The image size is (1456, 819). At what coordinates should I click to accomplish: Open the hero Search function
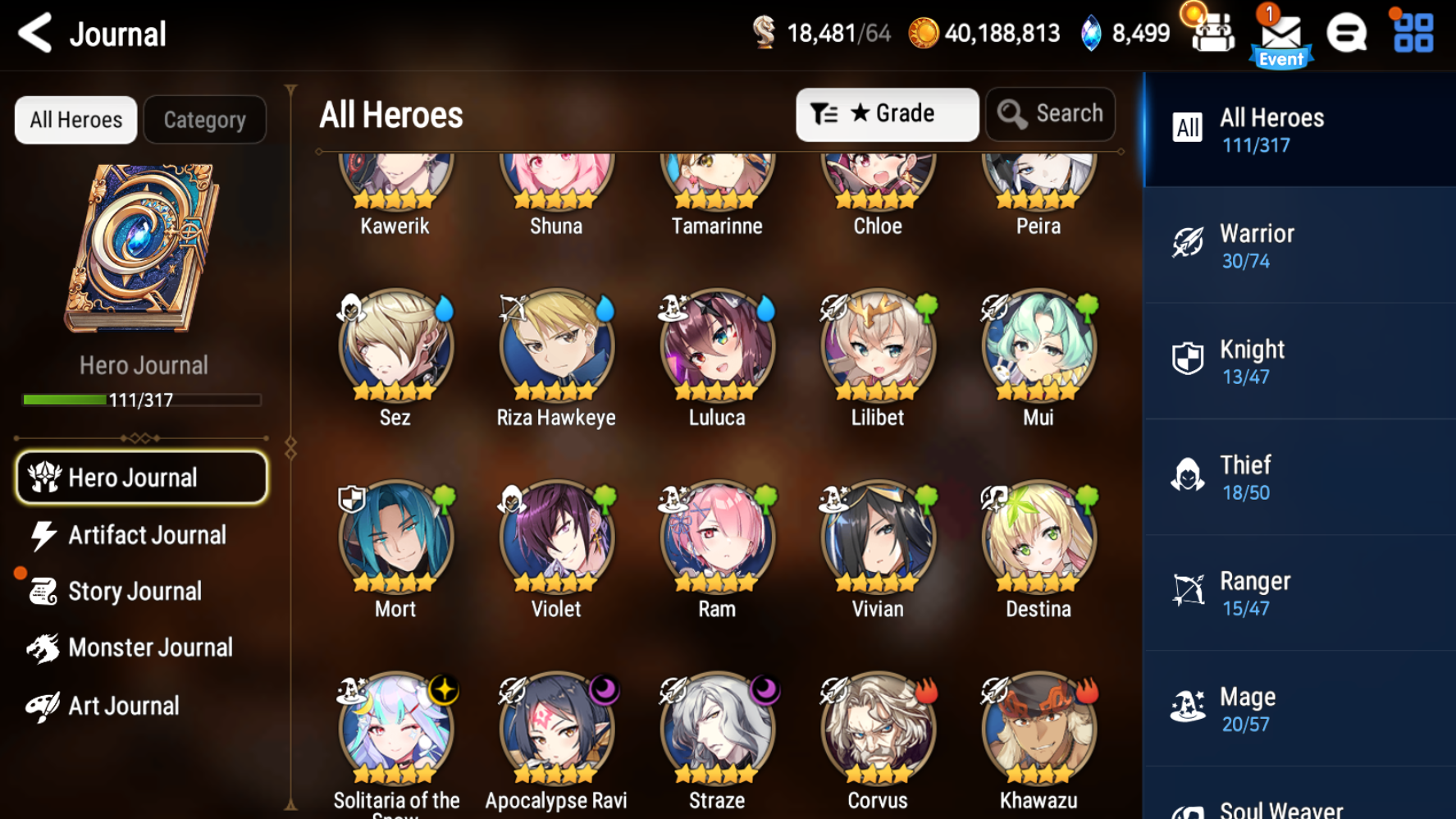1051,114
